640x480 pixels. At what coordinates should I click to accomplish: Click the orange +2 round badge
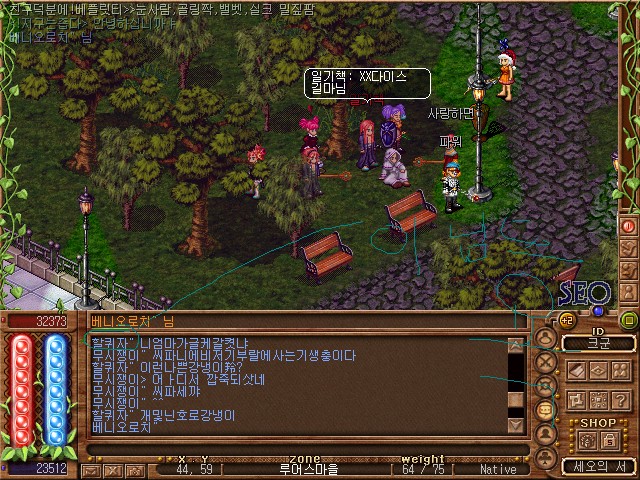tap(565, 320)
